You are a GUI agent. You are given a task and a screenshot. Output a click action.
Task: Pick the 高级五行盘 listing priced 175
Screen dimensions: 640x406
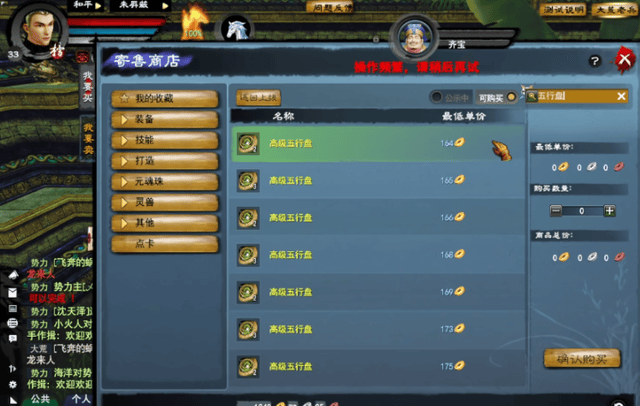[x=377, y=365]
